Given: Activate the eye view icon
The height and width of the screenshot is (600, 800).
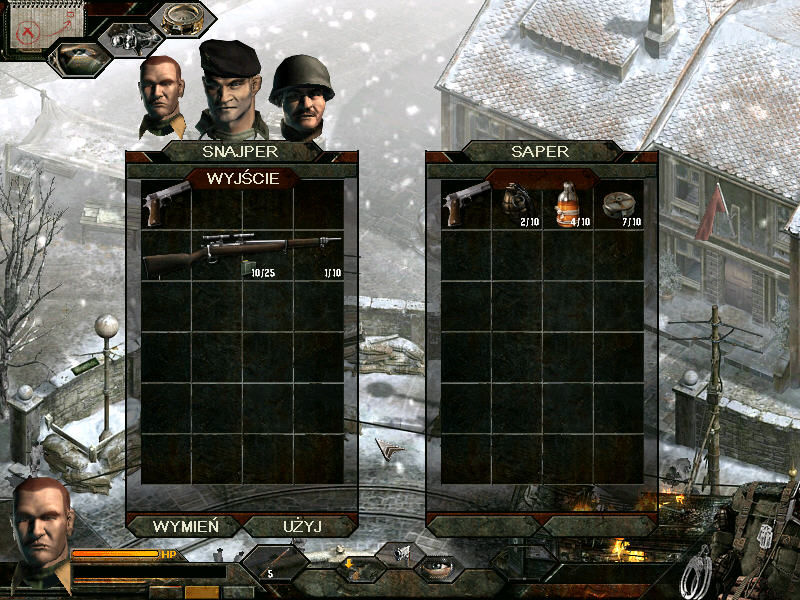Looking at the screenshot, I should click(436, 567).
